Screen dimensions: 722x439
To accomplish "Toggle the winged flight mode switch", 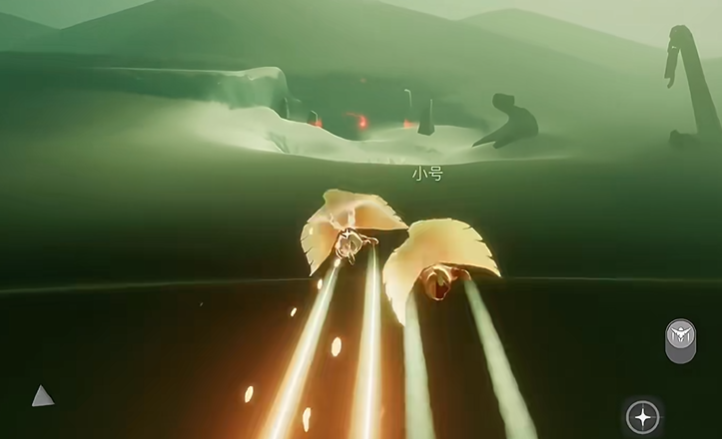I will pyautogui.click(x=680, y=339).
